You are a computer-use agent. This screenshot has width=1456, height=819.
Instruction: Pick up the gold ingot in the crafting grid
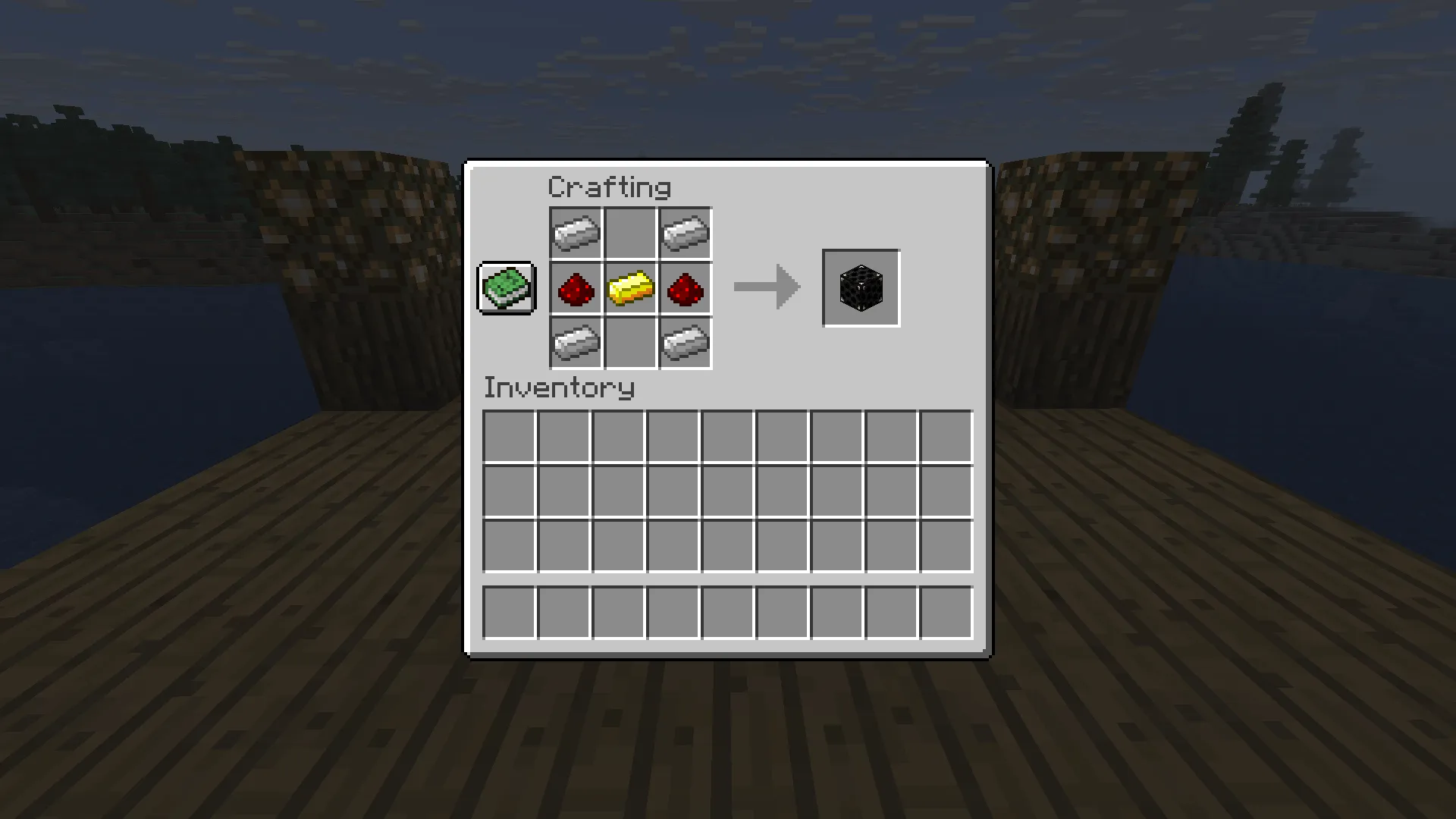630,288
